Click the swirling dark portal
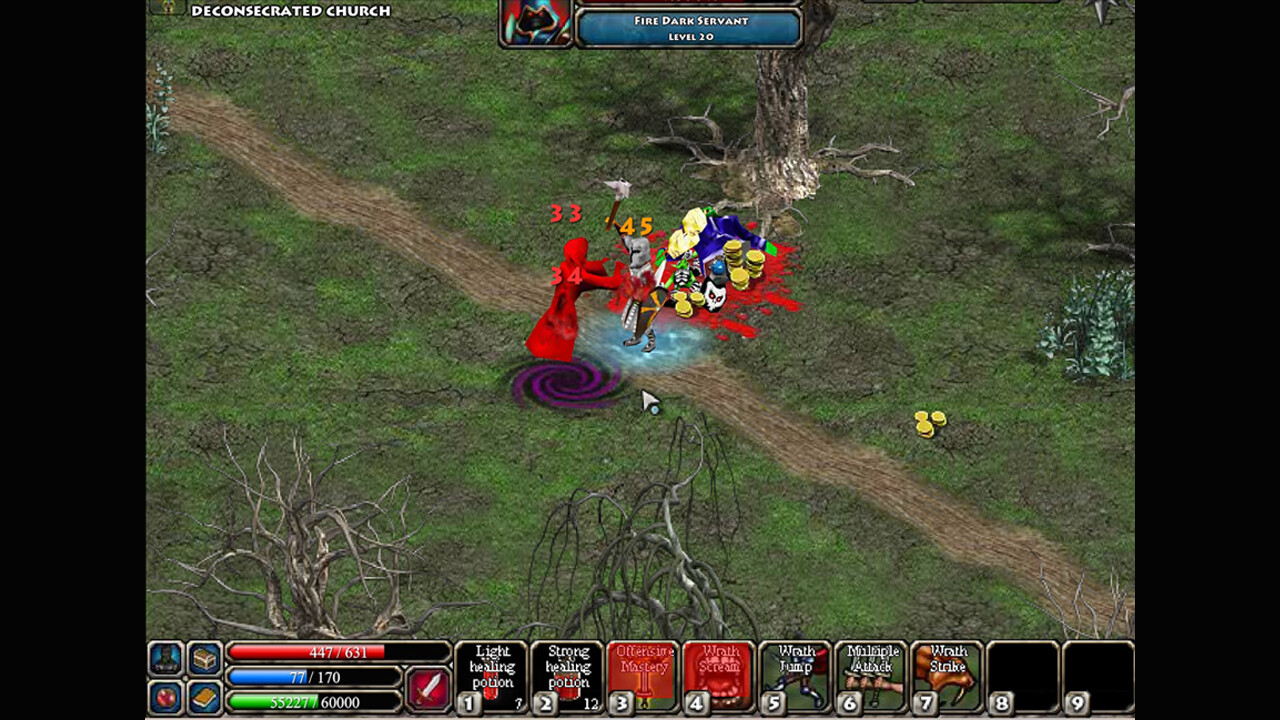 pos(563,385)
